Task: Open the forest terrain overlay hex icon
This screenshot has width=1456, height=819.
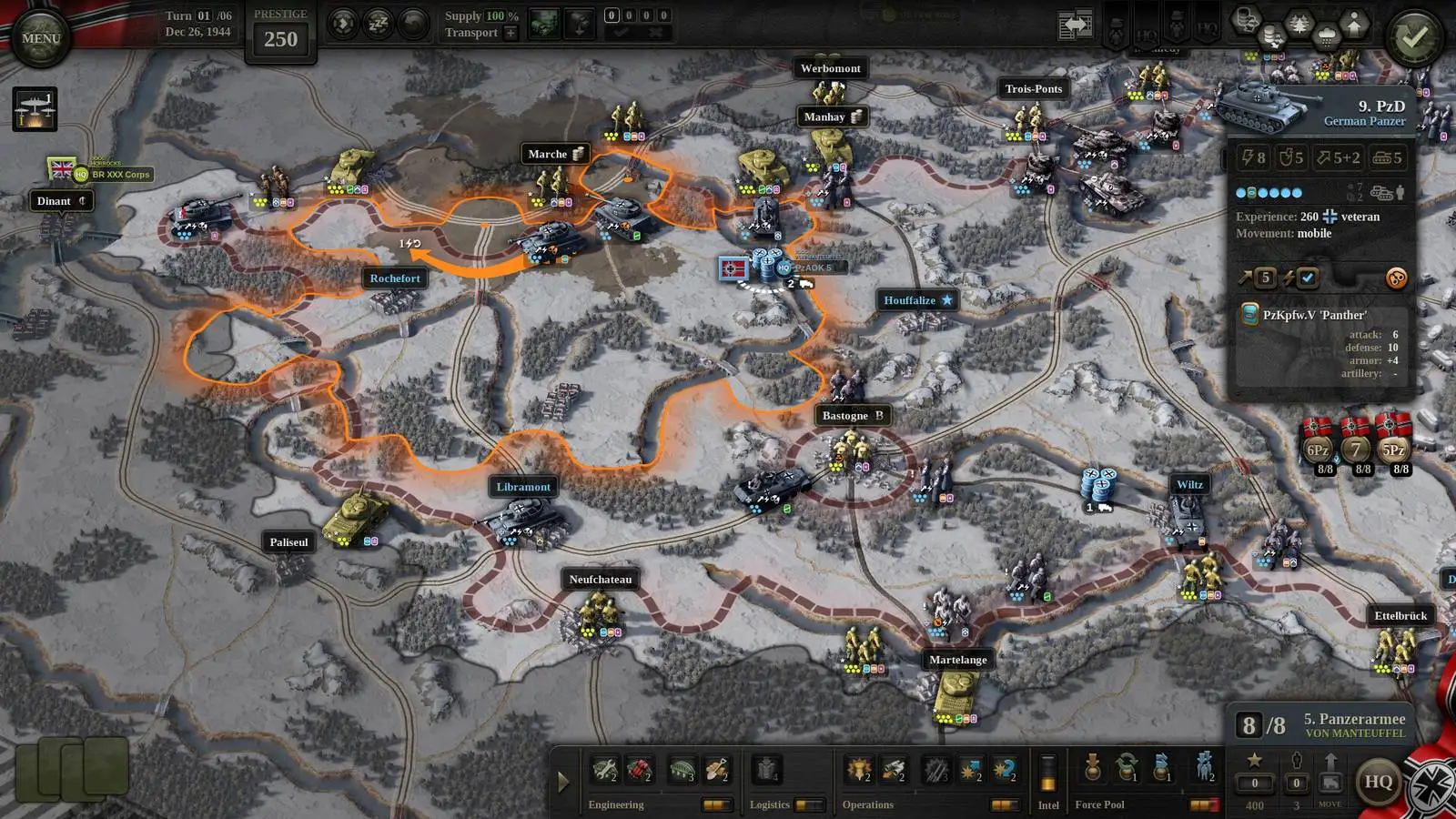Action: [1300, 20]
